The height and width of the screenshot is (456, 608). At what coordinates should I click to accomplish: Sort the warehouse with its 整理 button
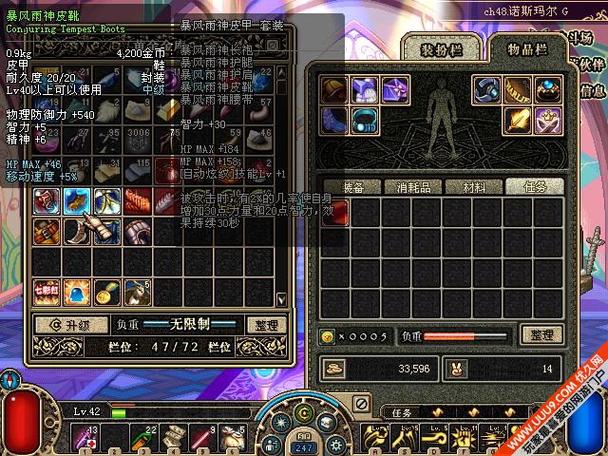pyautogui.click(x=266, y=324)
